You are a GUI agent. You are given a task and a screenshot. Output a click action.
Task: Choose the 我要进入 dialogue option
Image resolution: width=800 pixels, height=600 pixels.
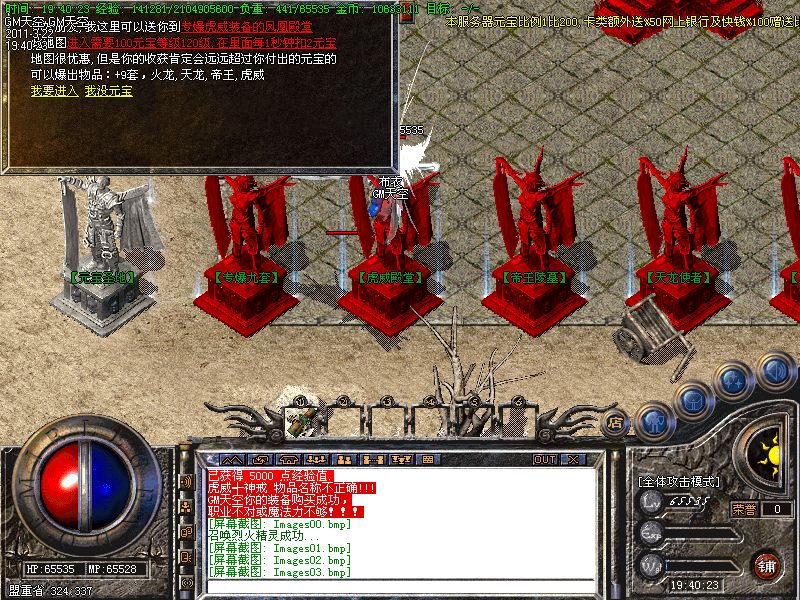tap(54, 90)
